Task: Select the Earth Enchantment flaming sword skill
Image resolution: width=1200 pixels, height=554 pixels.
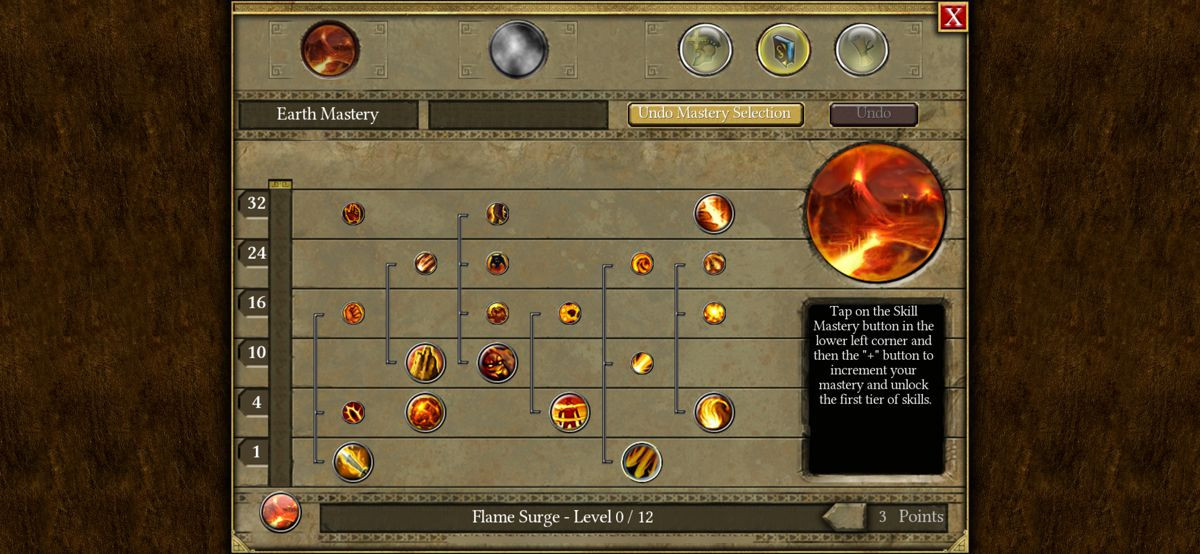Action: [x=353, y=461]
